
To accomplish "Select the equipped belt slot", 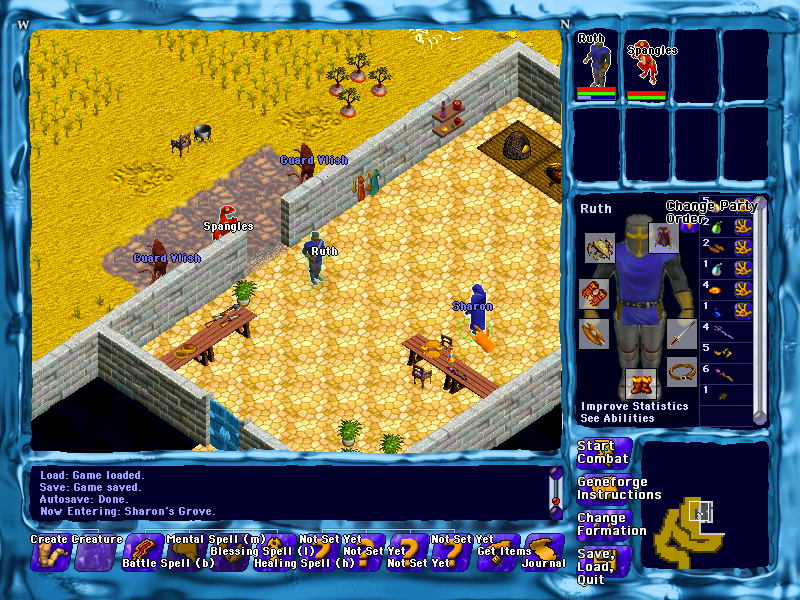I will [x=682, y=371].
